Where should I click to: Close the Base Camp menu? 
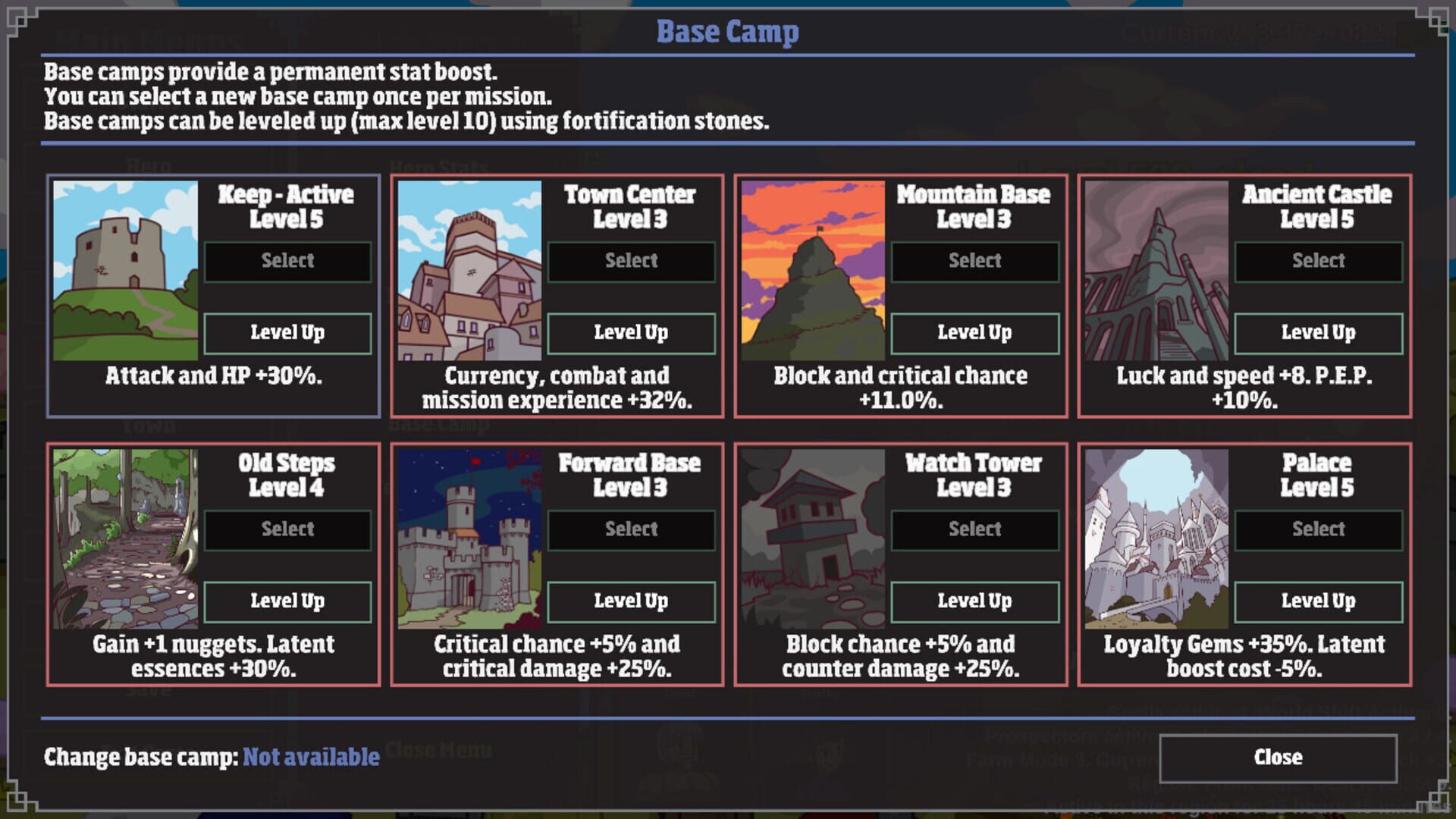pos(1279,756)
